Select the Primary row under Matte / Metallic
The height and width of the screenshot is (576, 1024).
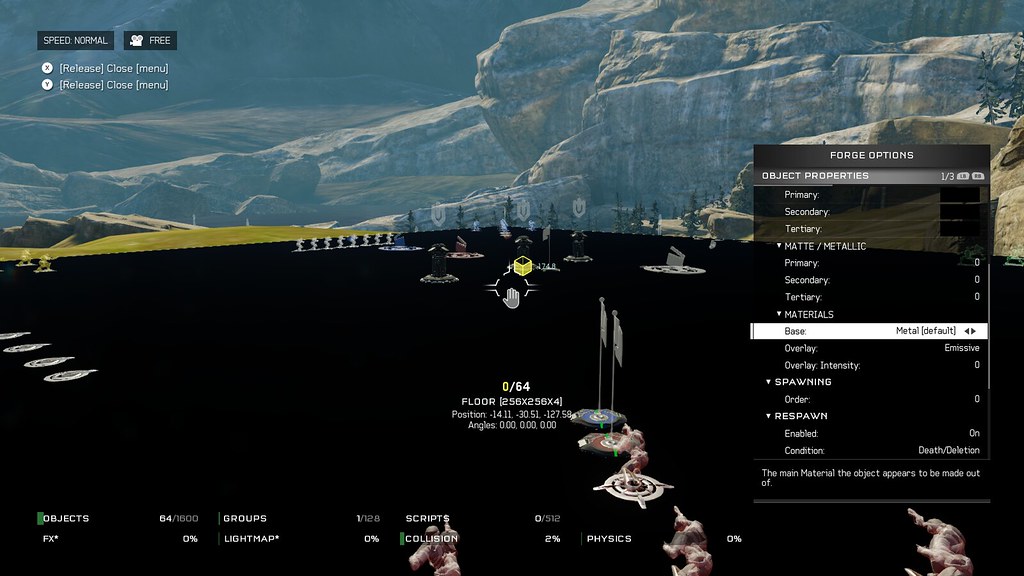[x=870, y=263]
